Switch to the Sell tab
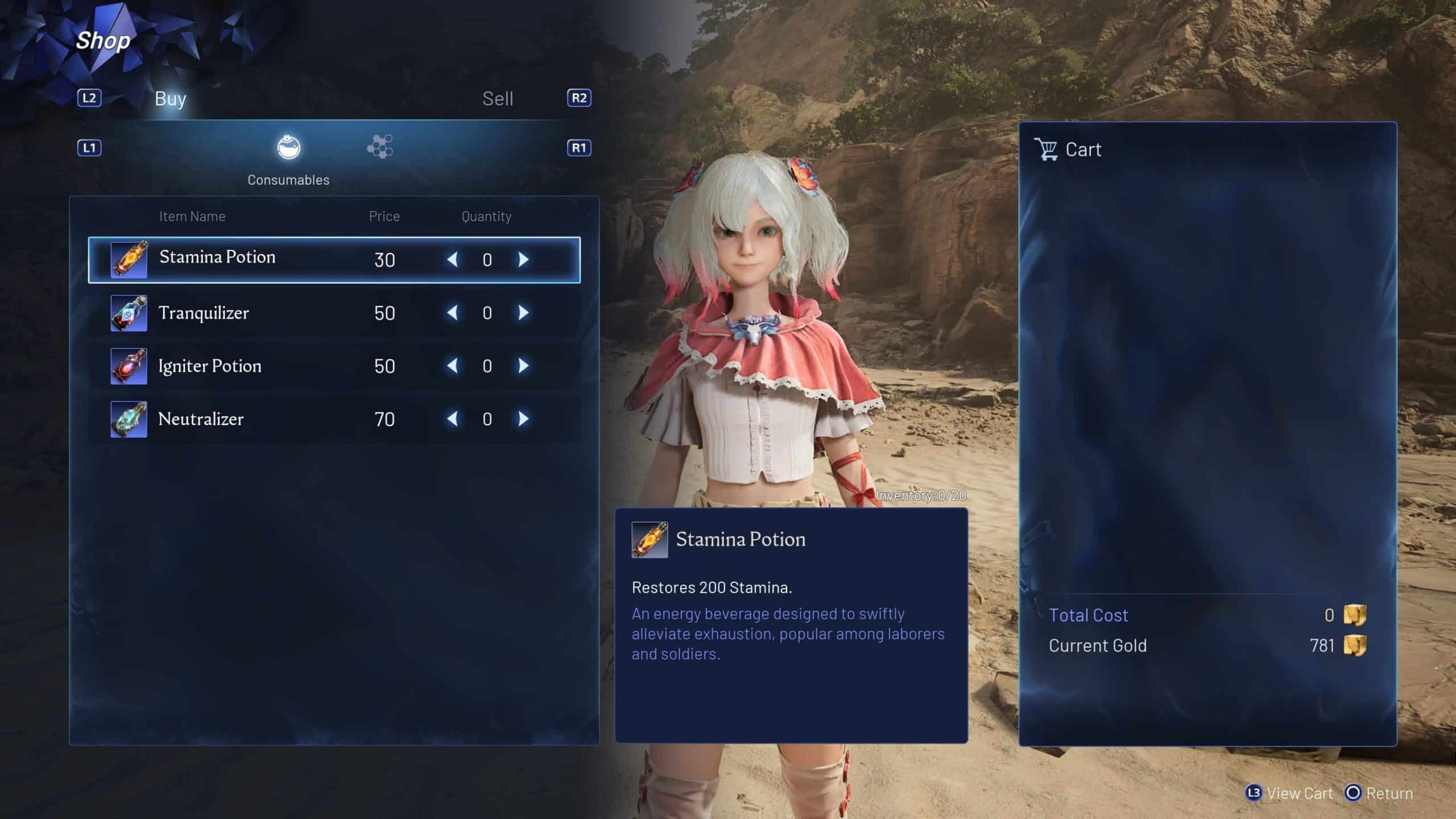 point(498,99)
